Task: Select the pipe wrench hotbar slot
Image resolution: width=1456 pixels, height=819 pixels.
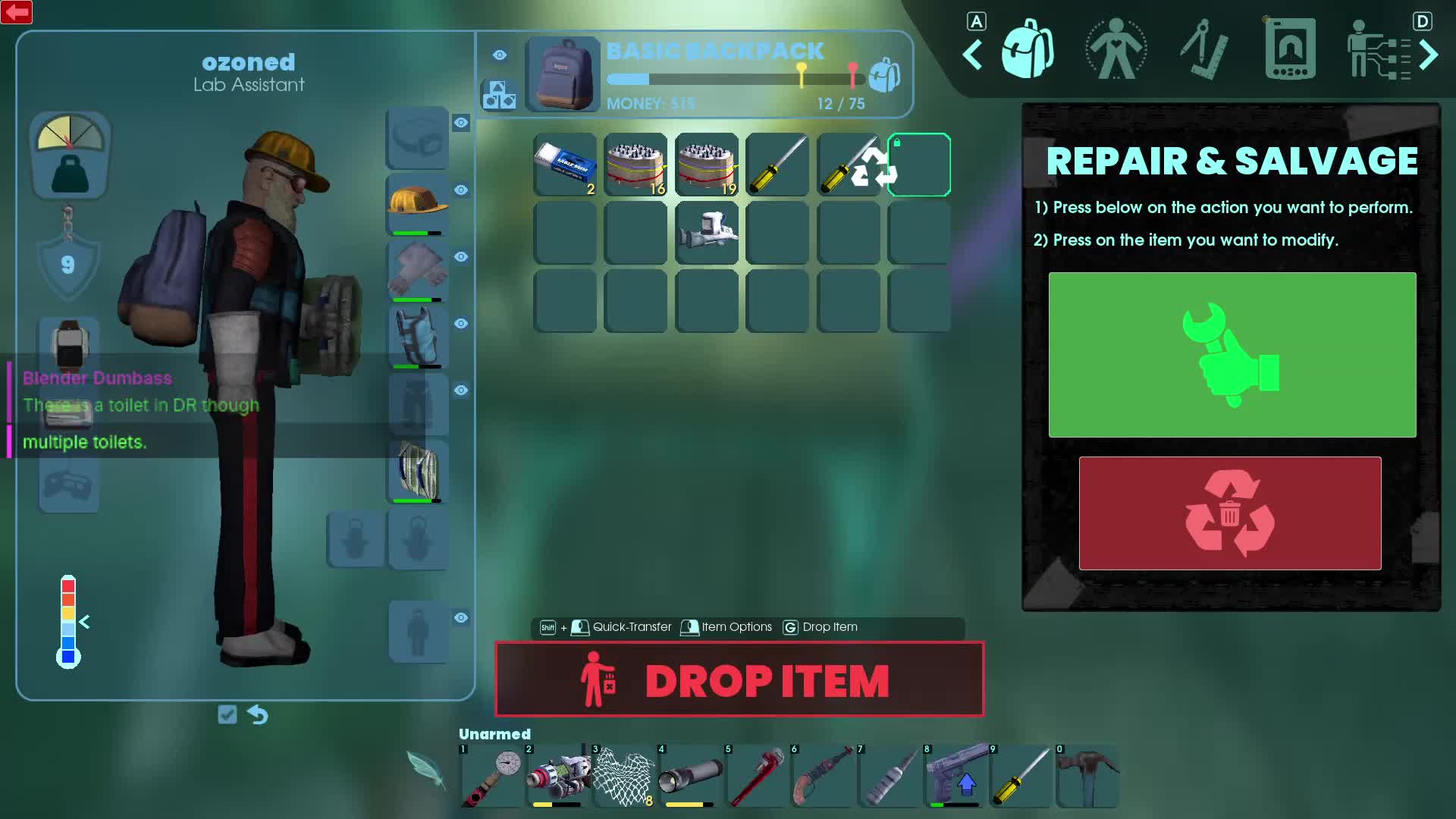Action: (x=757, y=776)
